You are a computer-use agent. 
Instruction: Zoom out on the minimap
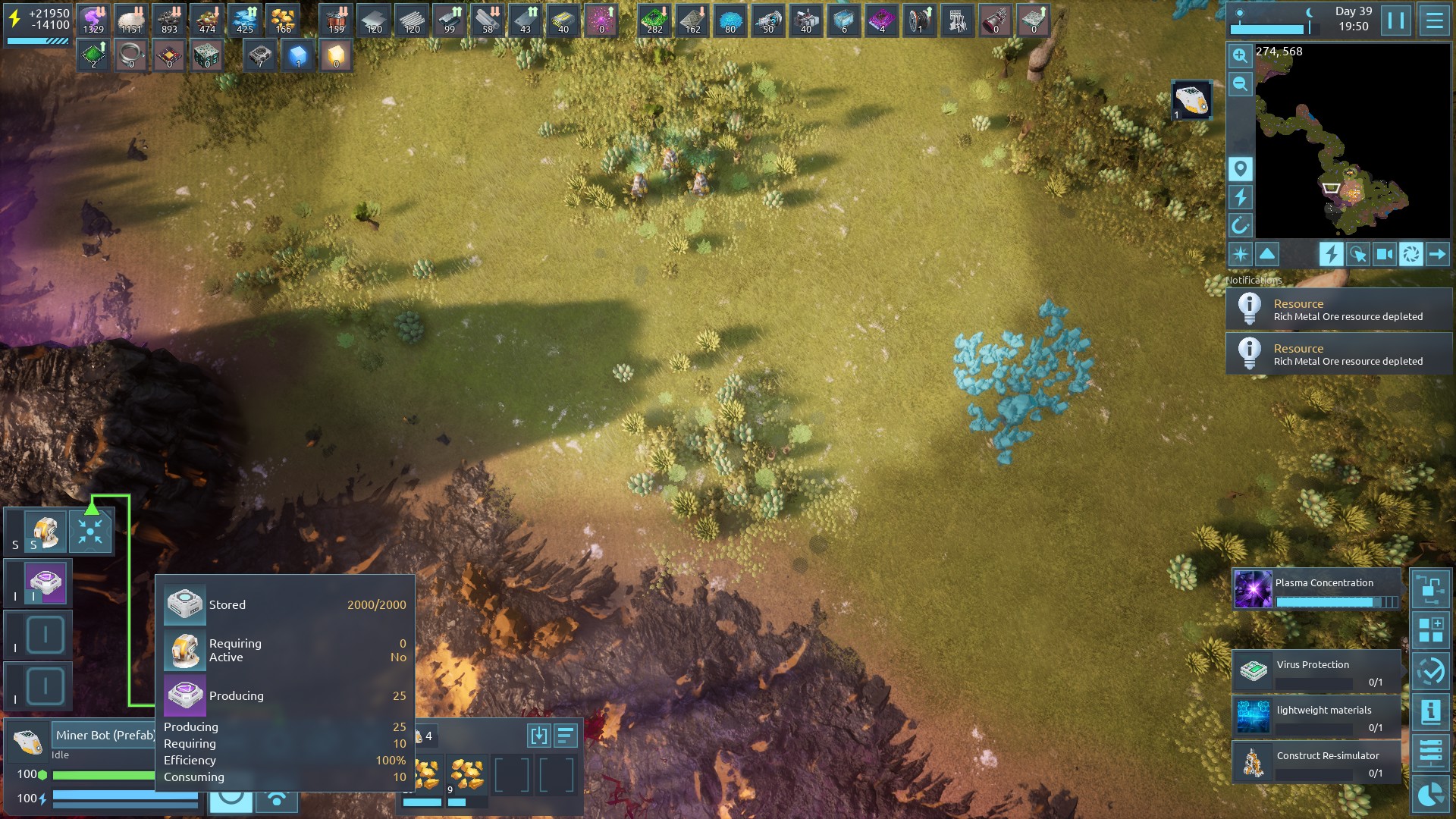coord(1240,83)
